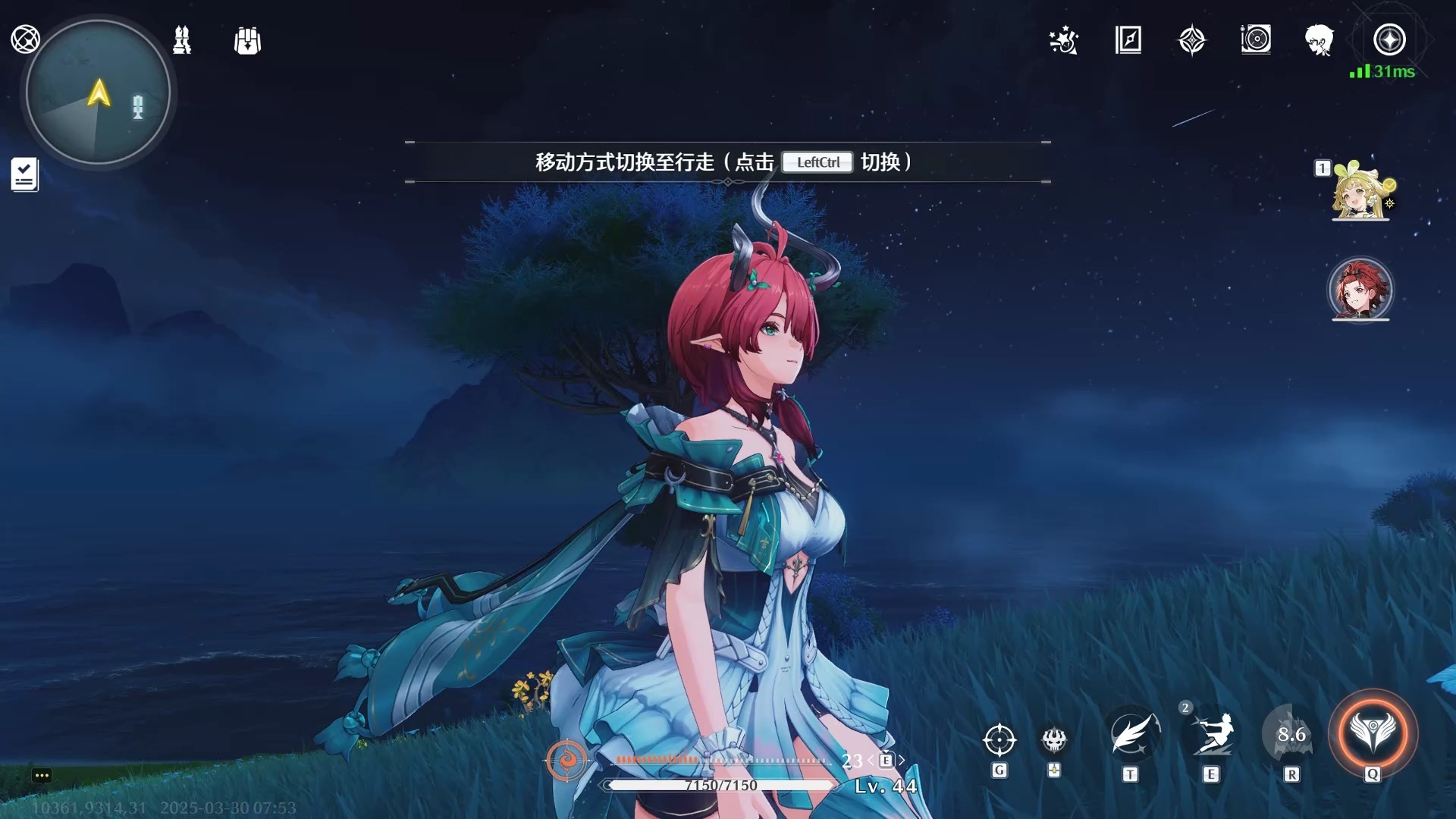Screen dimensions: 1456x819
Task: Click the right arrow next to the E gauge
Action: (902, 758)
